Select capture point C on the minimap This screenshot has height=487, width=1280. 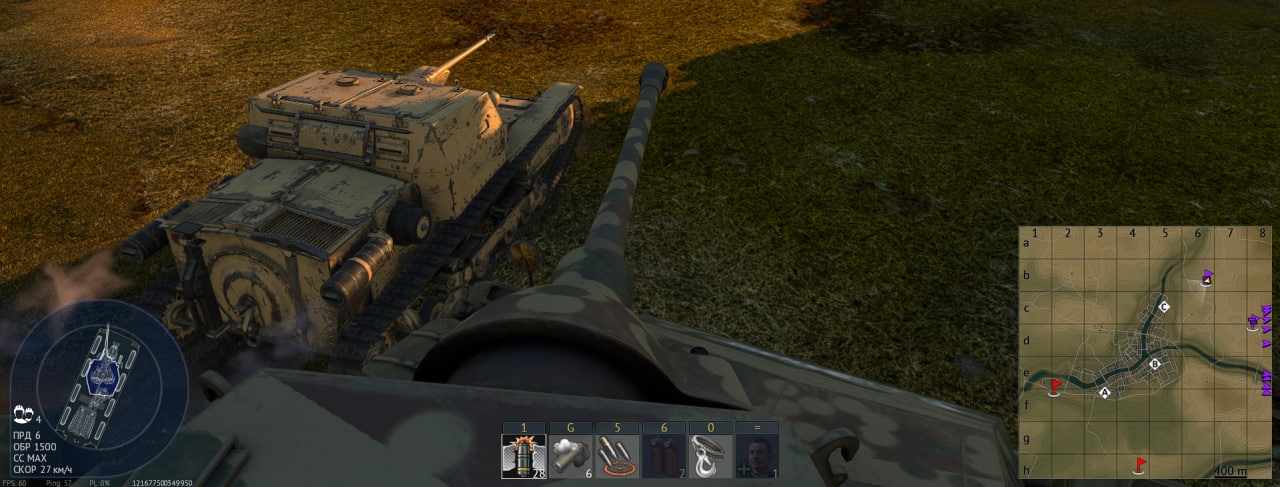[x=1163, y=306]
